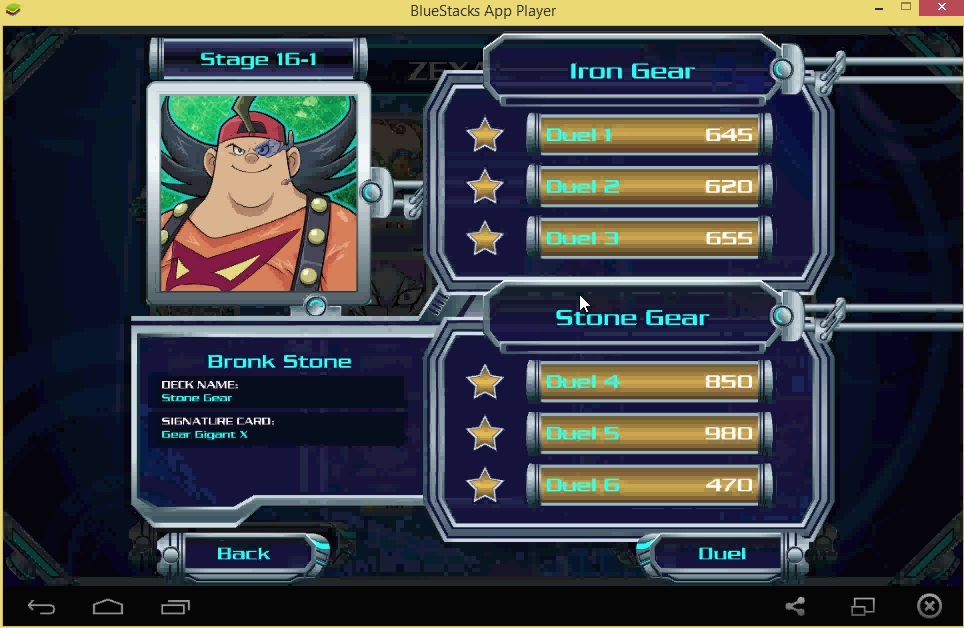Viewport: 964px width, 628px height.
Task: Show Android recent apps
Action: 175,606
